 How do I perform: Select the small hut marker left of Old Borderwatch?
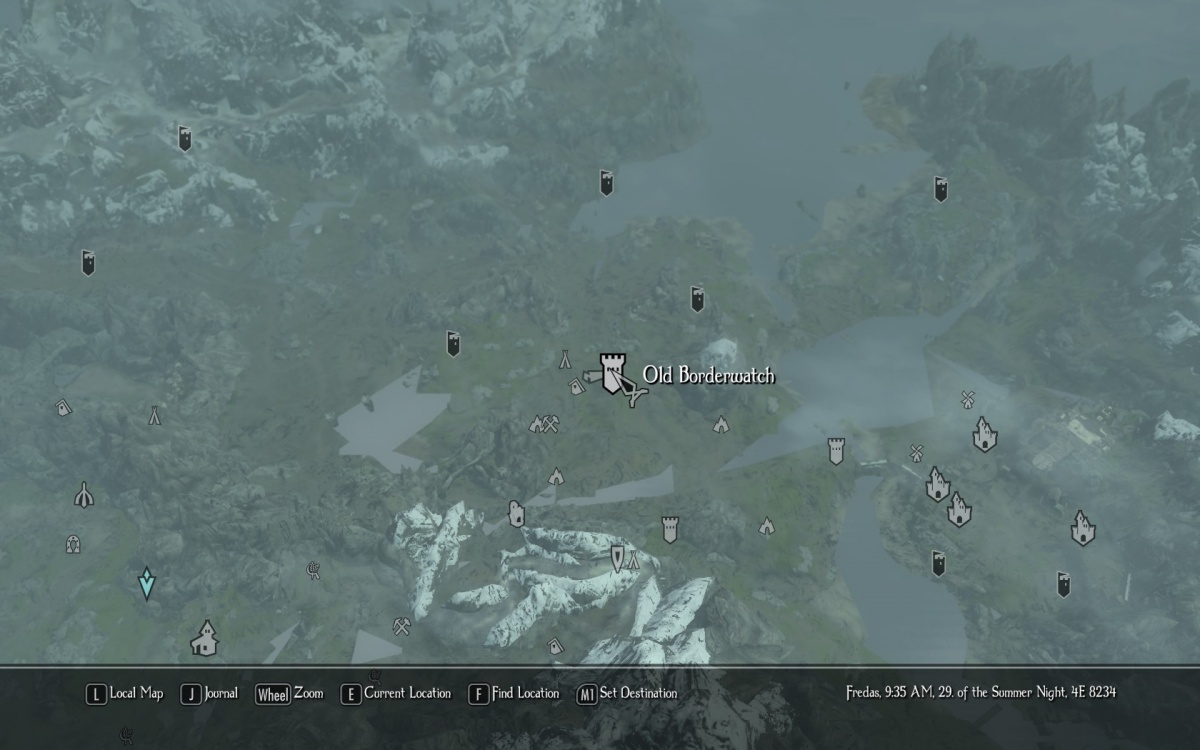[x=577, y=386]
